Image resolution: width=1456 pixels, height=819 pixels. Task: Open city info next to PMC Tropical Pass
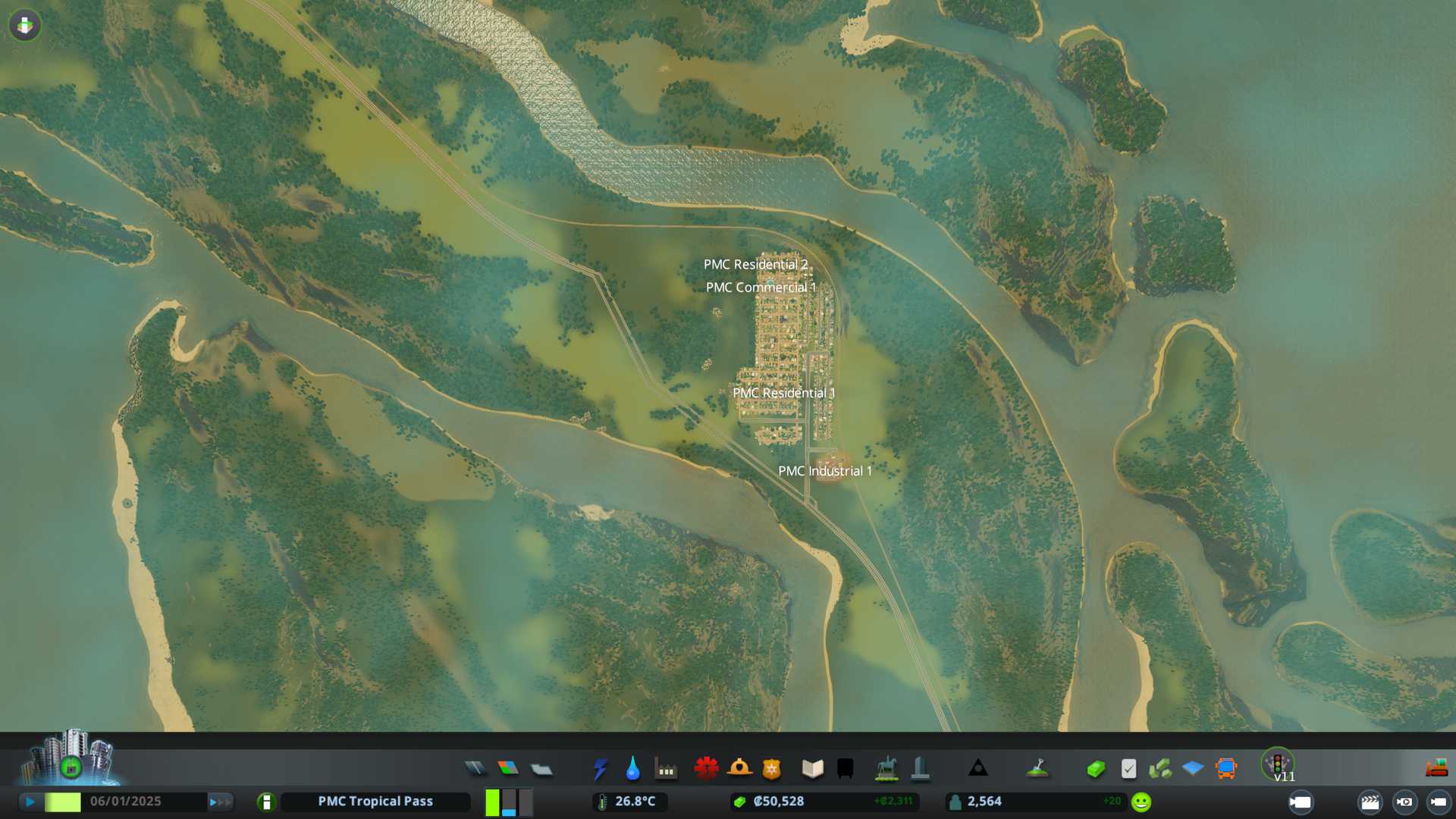[266, 802]
